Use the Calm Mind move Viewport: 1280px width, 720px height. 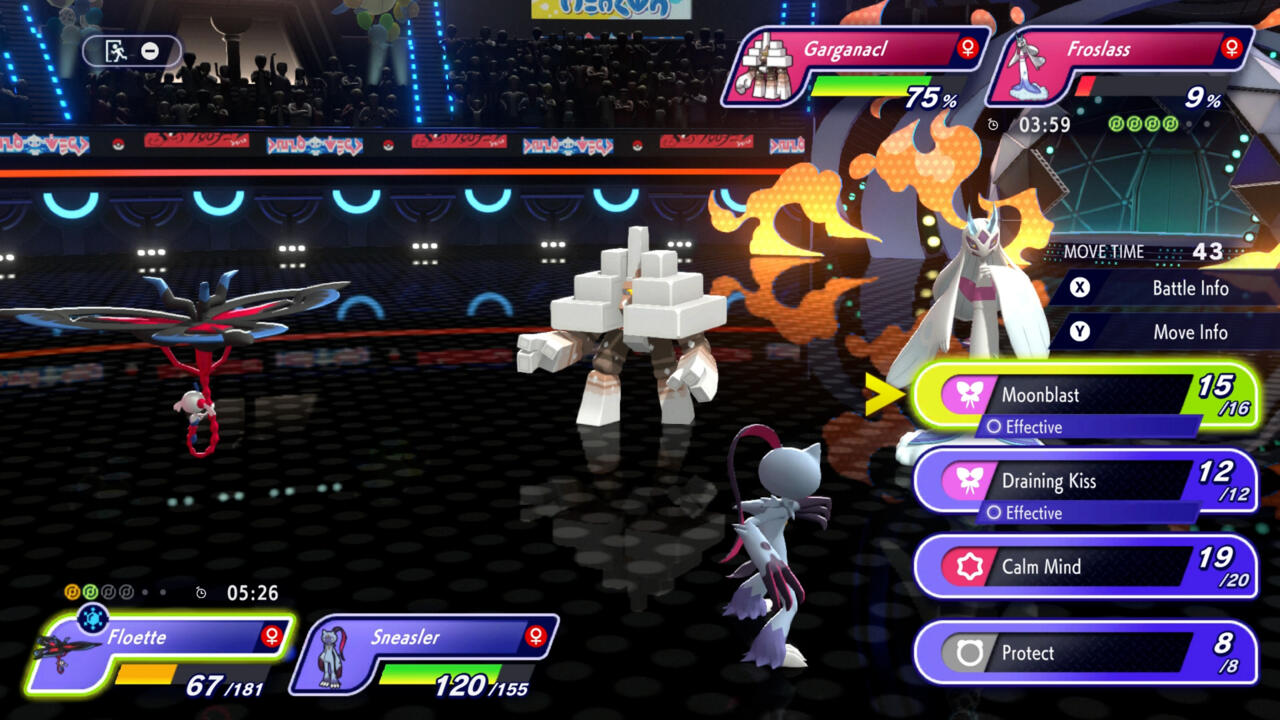[x=1085, y=567]
